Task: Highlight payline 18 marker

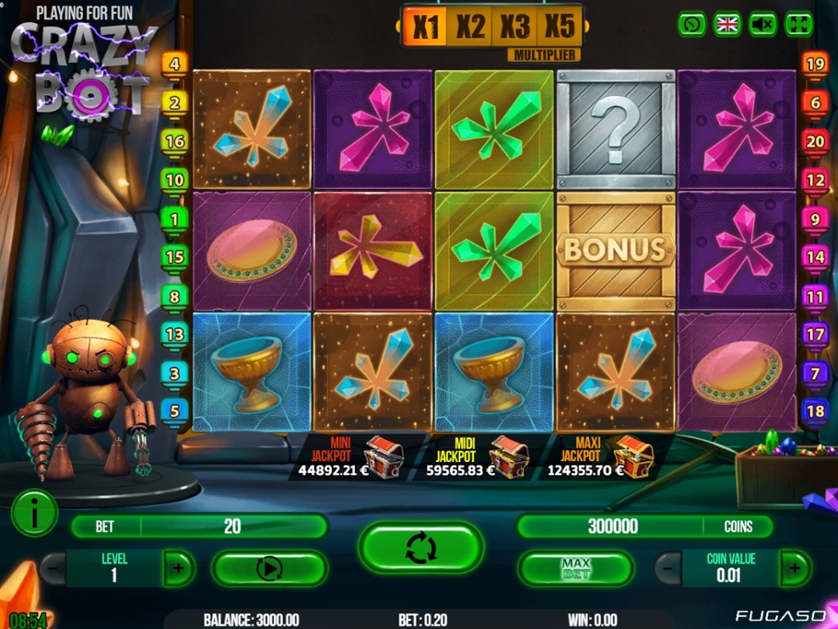Action: (x=815, y=411)
